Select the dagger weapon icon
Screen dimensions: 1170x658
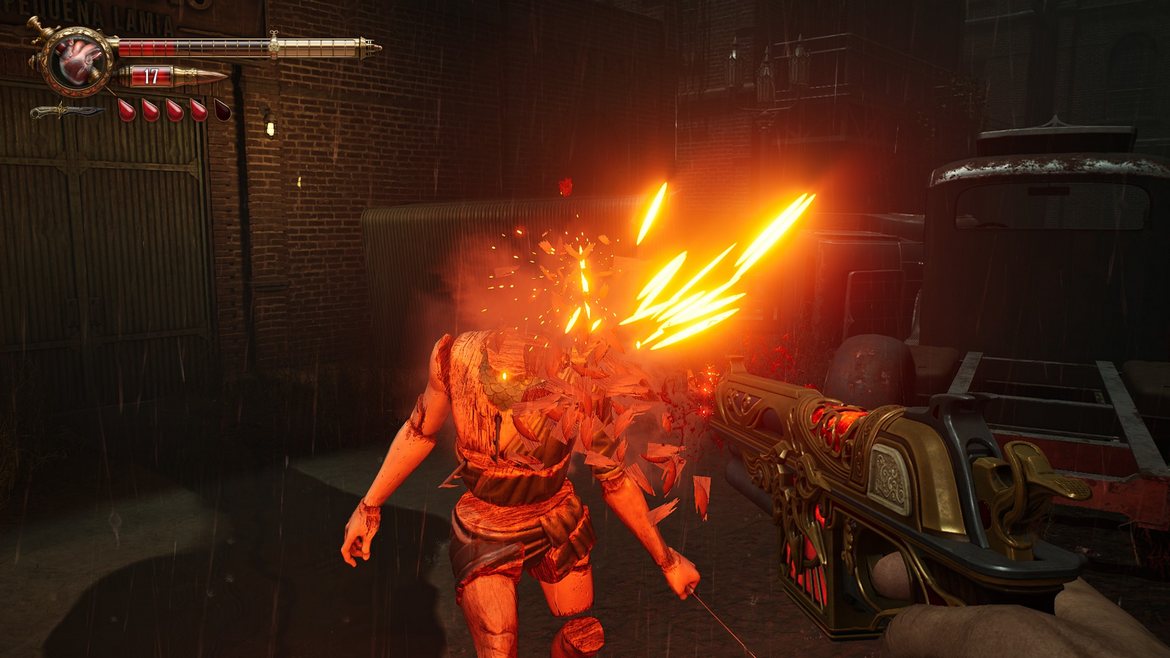point(64,111)
